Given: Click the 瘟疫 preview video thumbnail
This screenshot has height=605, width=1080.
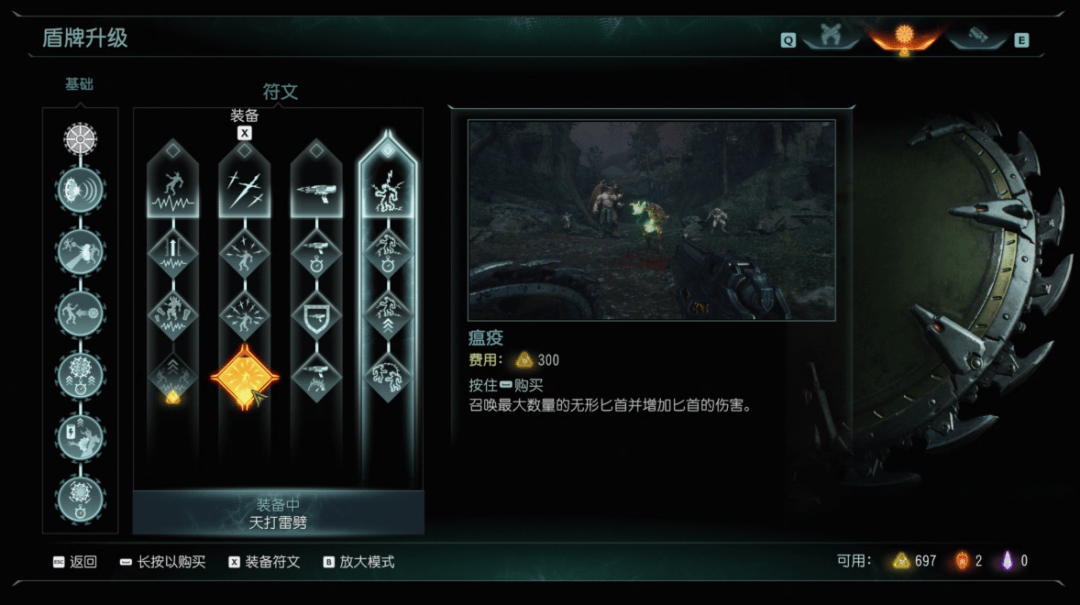Looking at the screenshot, I should [651, 220].
